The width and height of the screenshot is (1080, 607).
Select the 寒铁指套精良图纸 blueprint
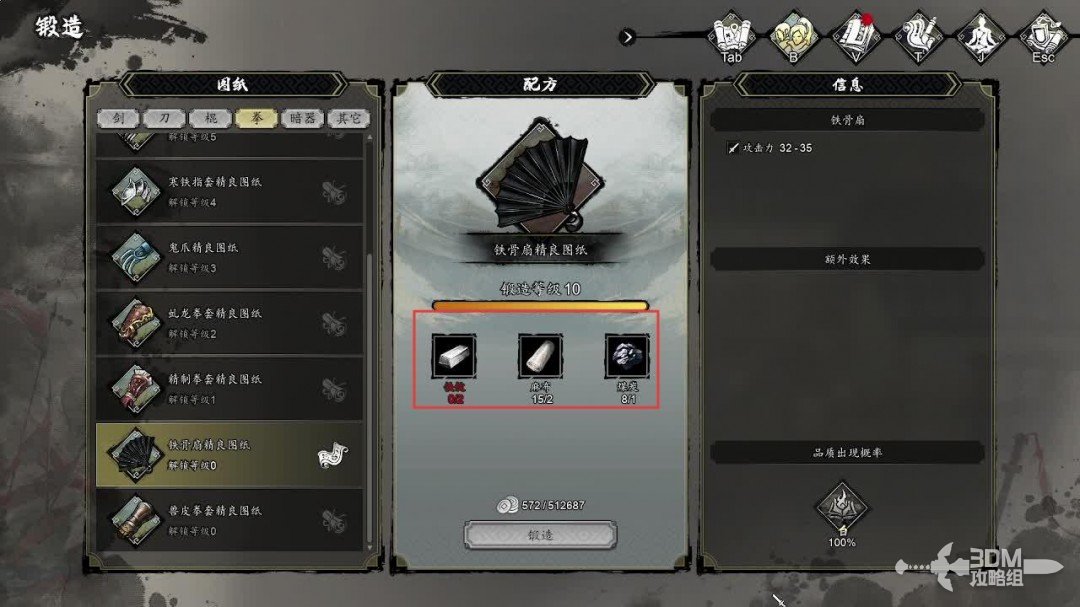[229, 192]
